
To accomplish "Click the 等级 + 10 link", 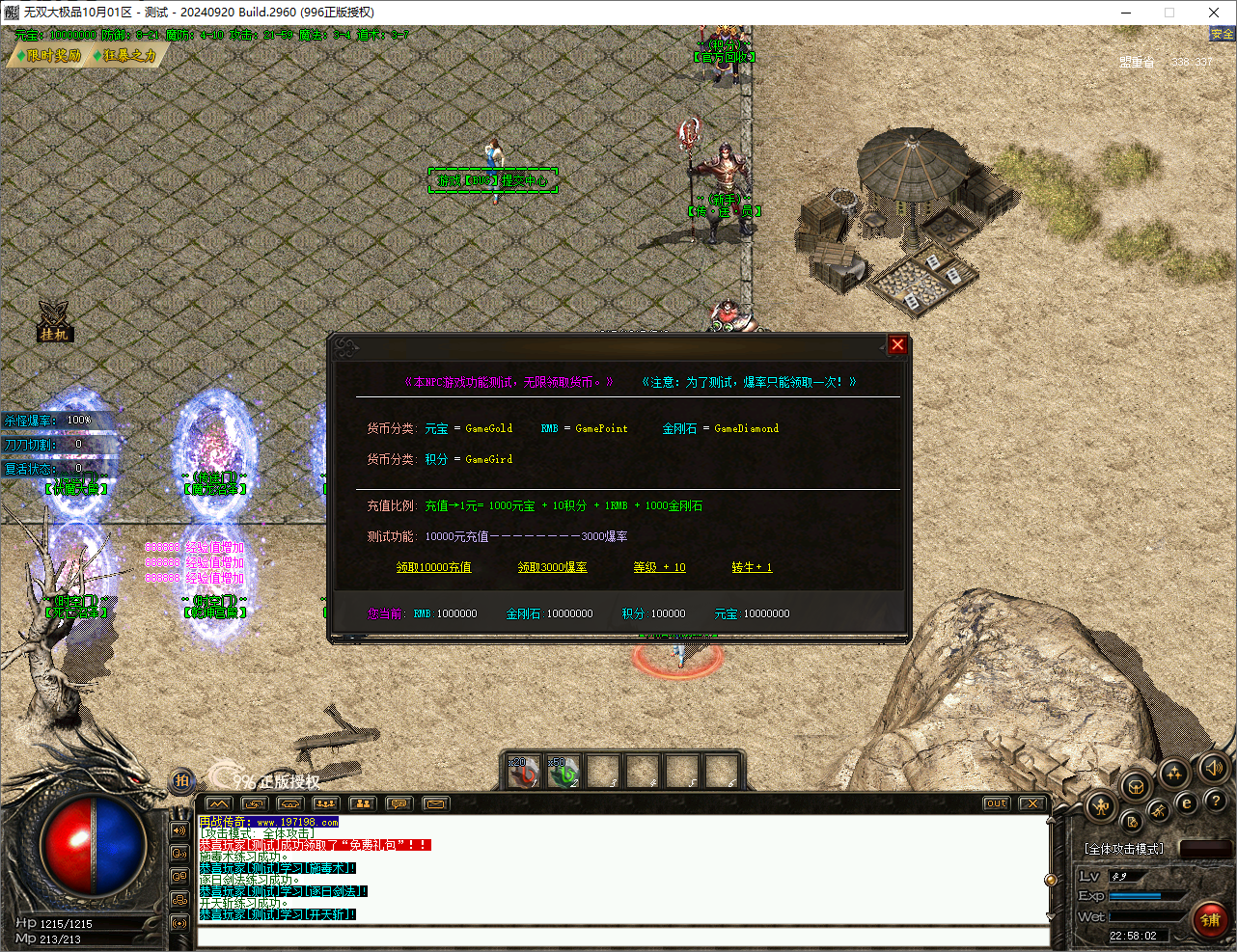I will tap(659, 567).
